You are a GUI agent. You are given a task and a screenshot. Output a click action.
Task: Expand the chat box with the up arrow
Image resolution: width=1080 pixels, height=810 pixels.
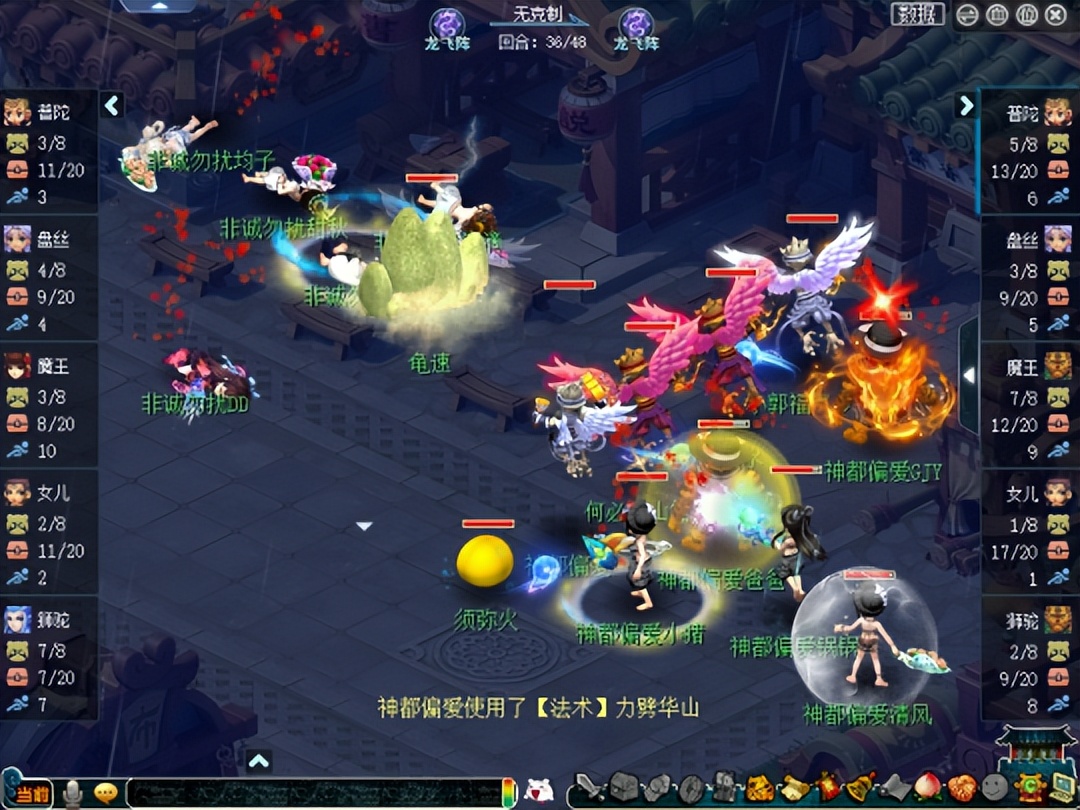click(x=259, y=762)
